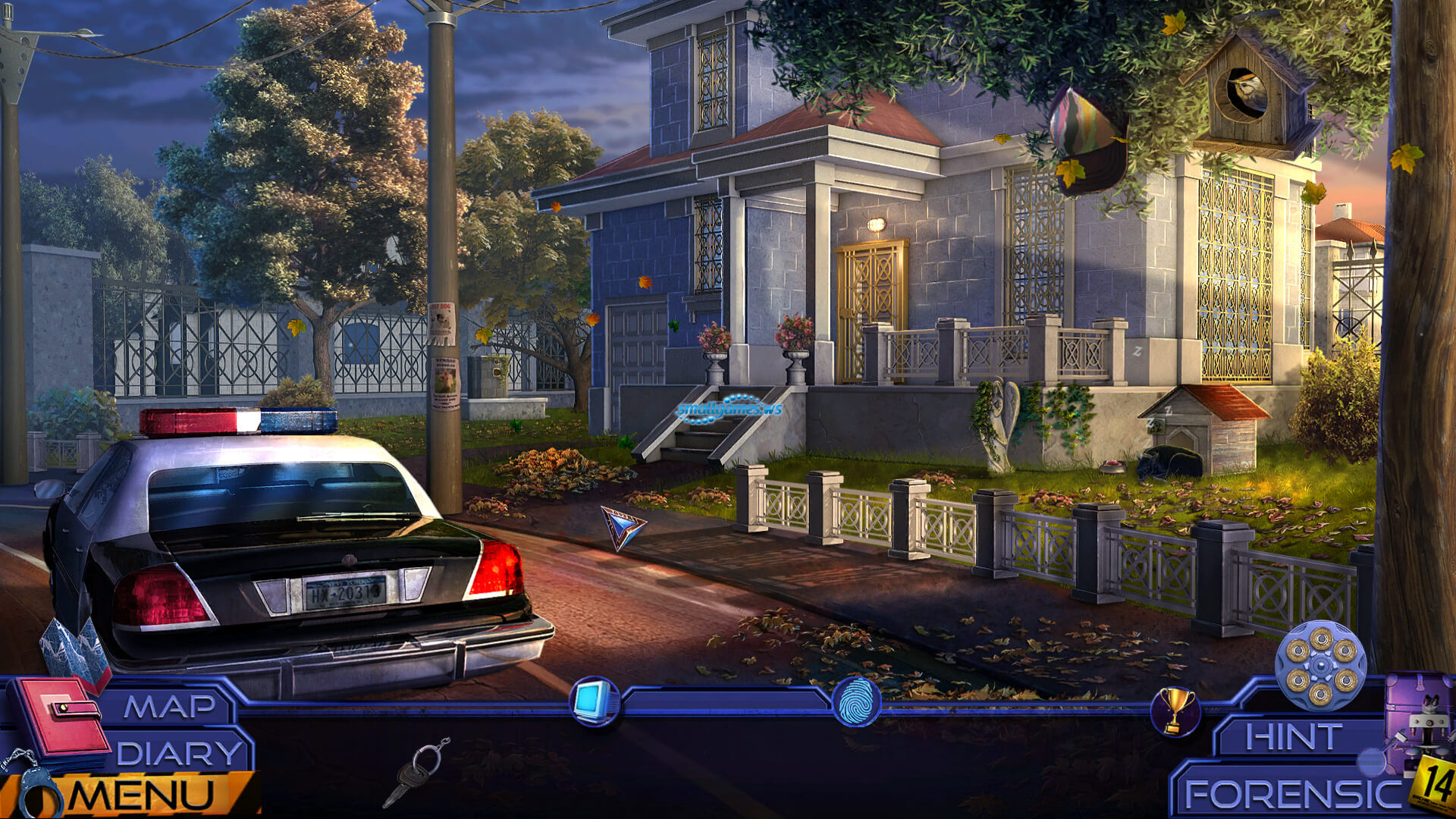Open the Map

point(170,707)
